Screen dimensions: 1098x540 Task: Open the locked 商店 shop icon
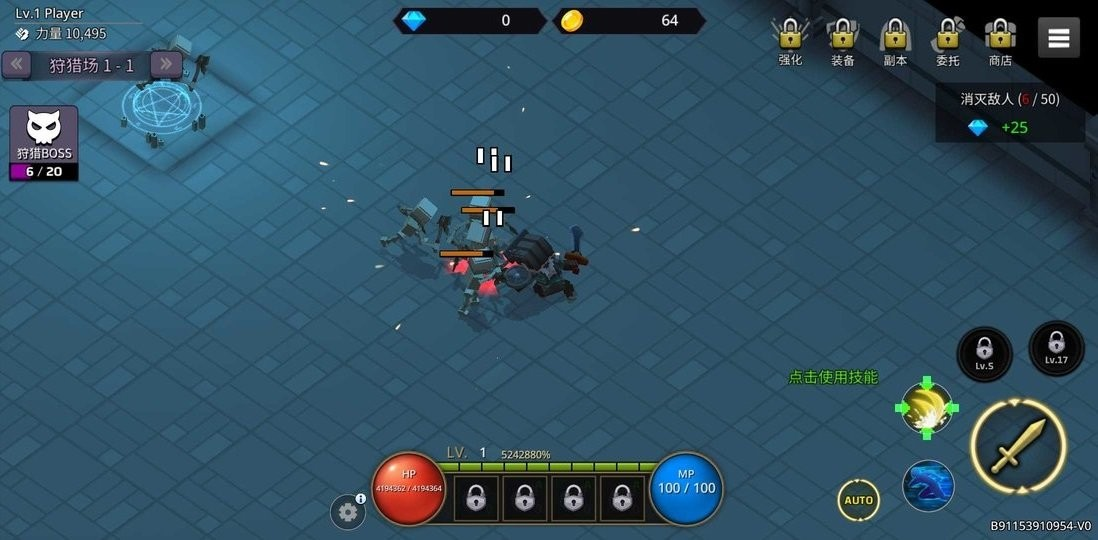tap(1000, 38)
